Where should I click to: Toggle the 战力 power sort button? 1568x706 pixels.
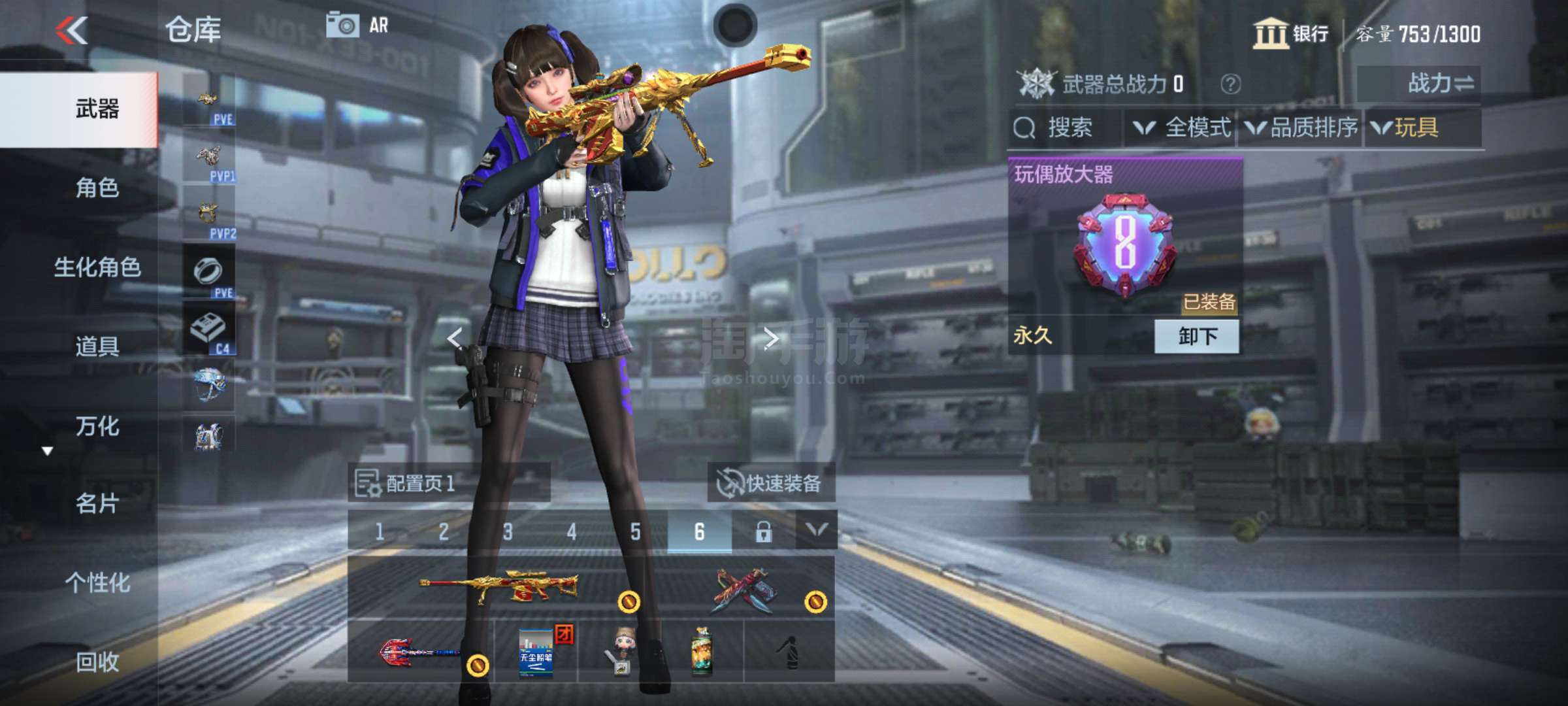1419,84
